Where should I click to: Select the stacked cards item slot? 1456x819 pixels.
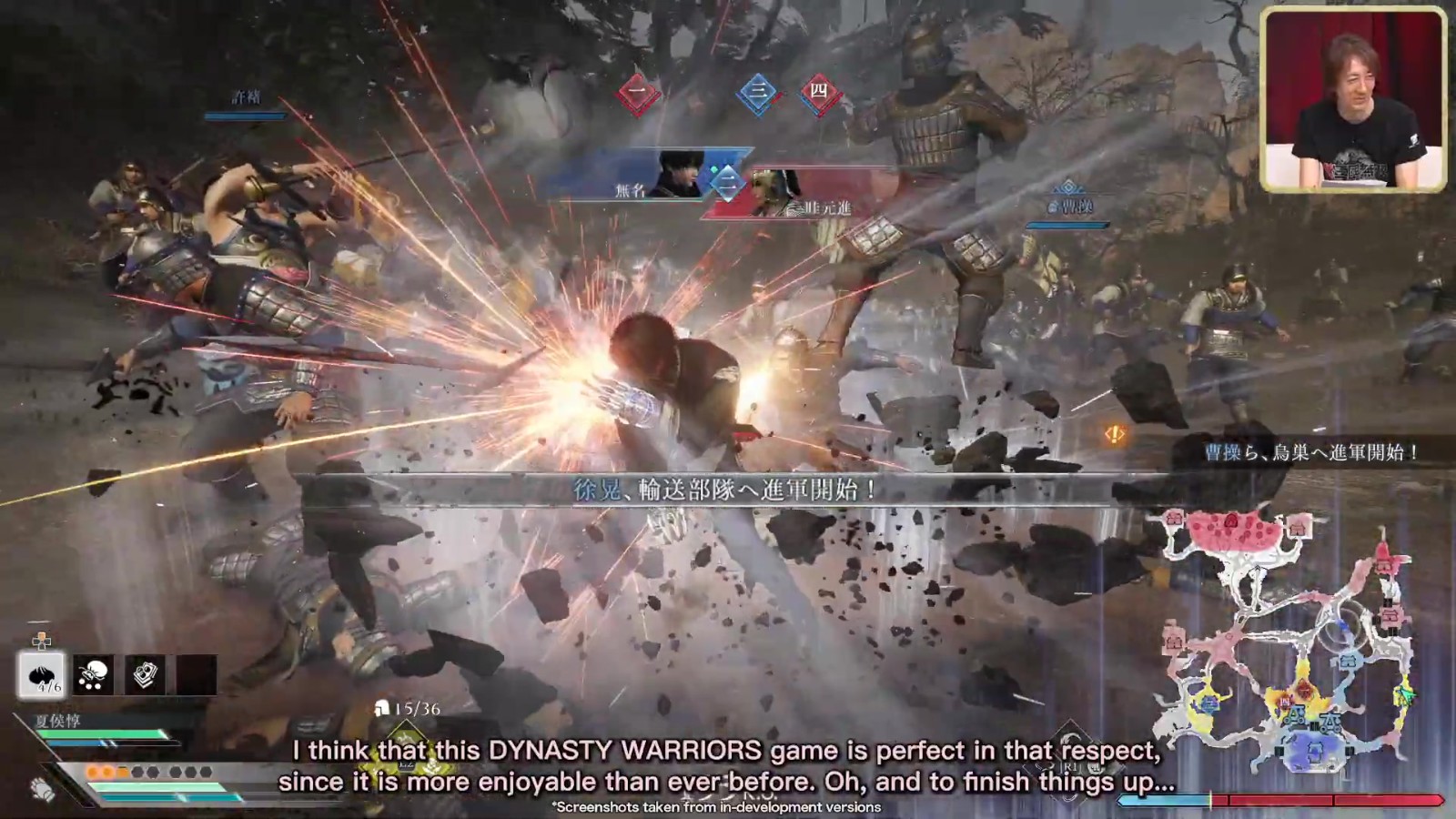145,675
